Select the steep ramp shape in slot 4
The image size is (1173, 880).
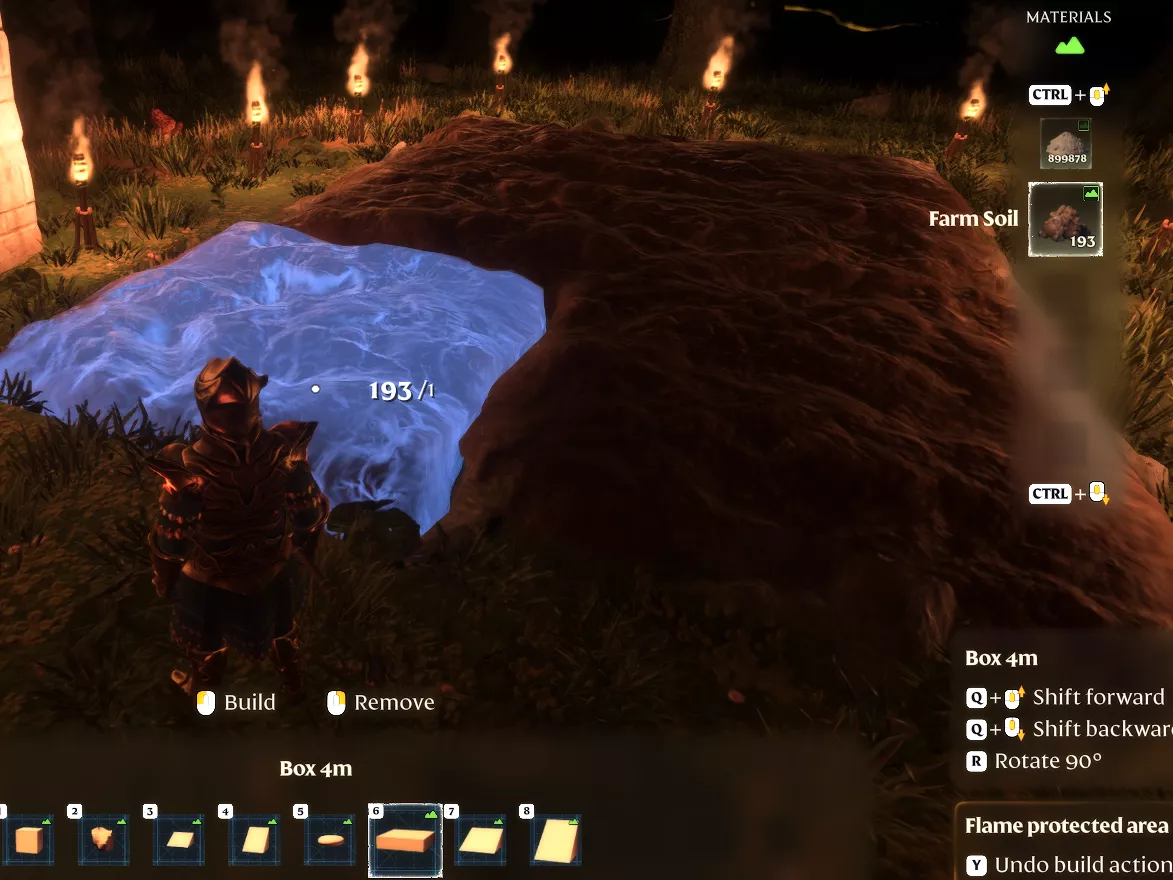point(254,840)
